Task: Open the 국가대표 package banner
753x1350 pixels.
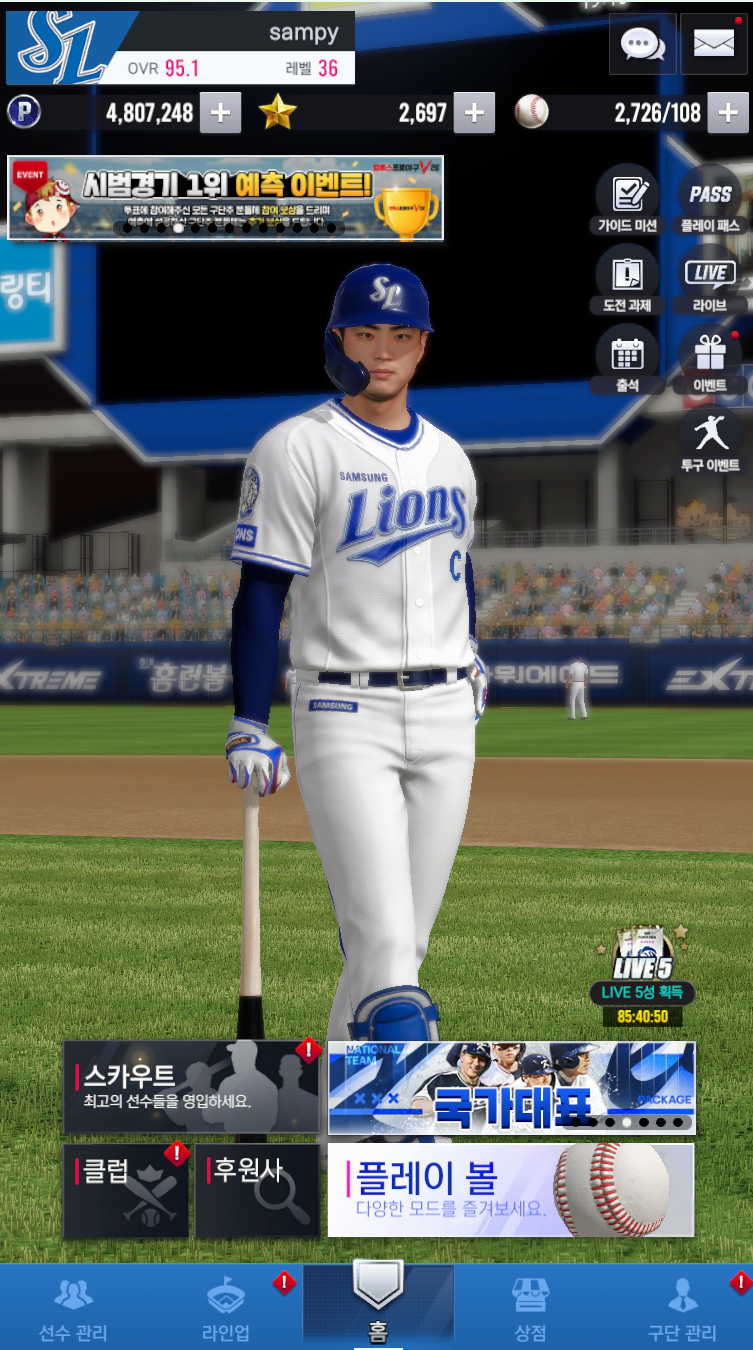Action: [511, 1088]
